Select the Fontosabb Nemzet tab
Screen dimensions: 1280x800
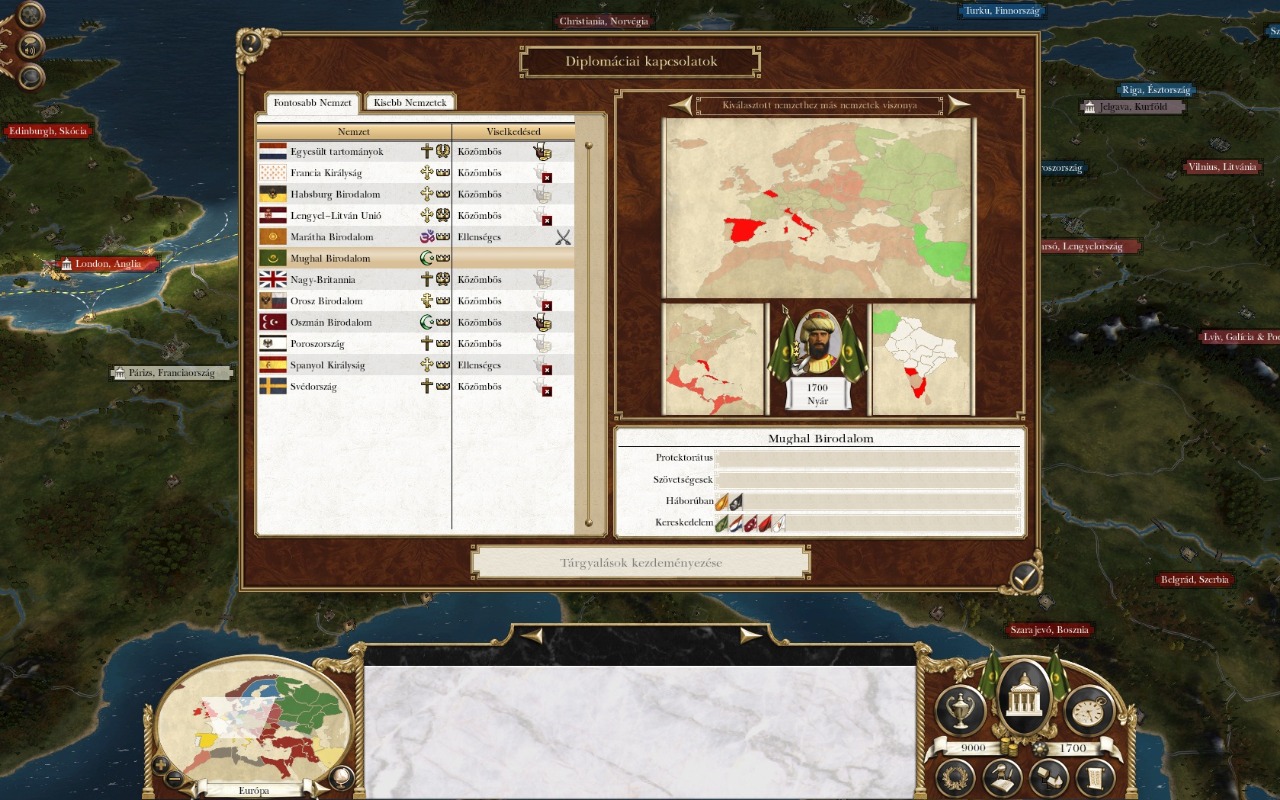313,103
